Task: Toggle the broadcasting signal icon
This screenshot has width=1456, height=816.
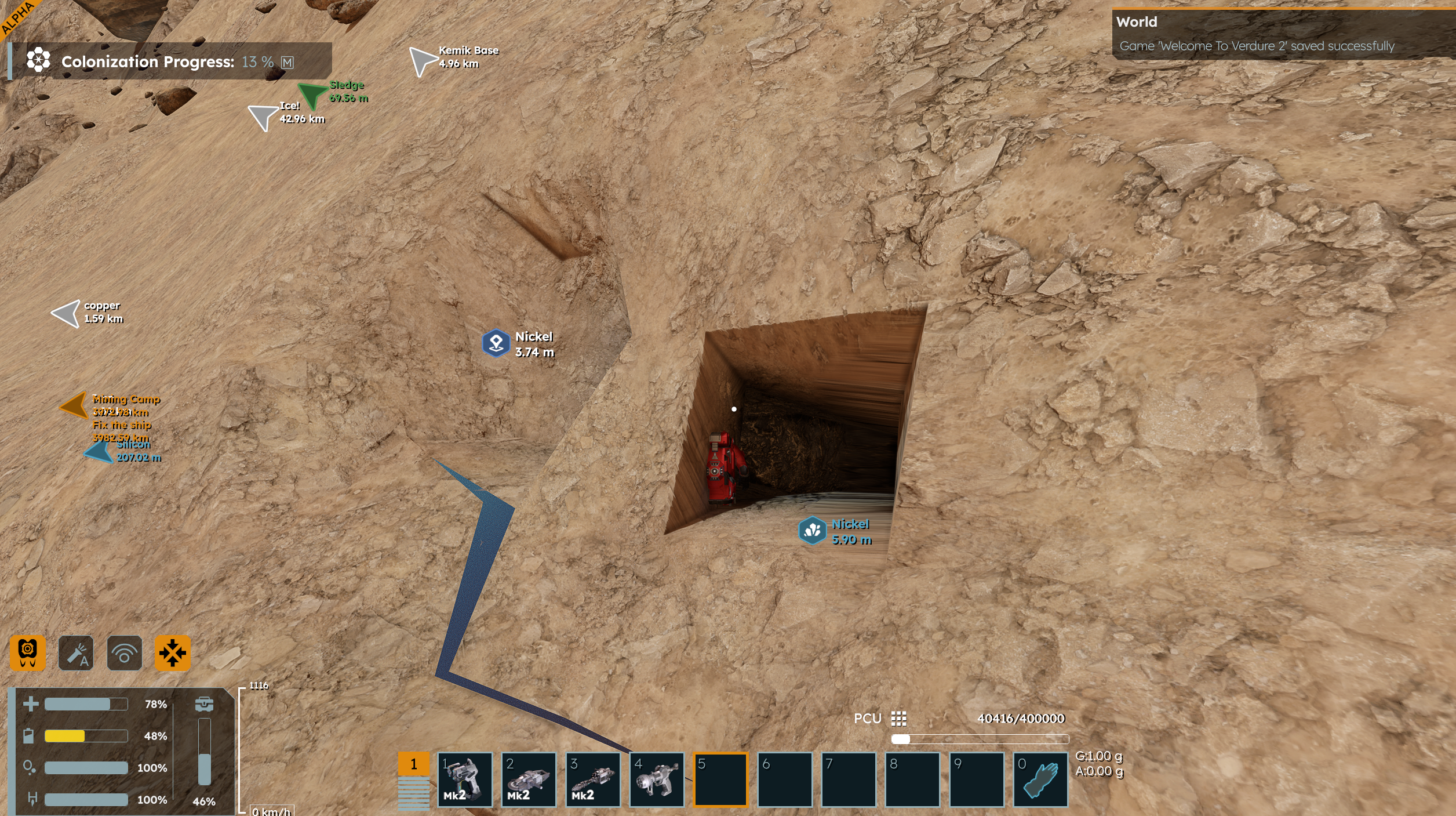Action: coord(124,653)
